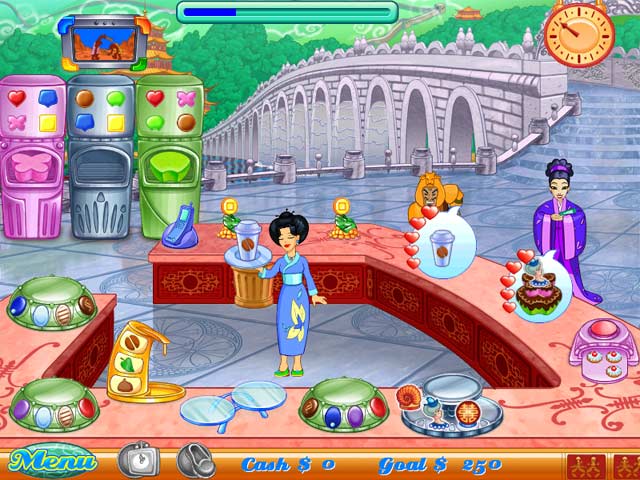The image size is (640, 480).
Task: Choose the brown circle on the gray oven
Action: (x=86, y=98)
